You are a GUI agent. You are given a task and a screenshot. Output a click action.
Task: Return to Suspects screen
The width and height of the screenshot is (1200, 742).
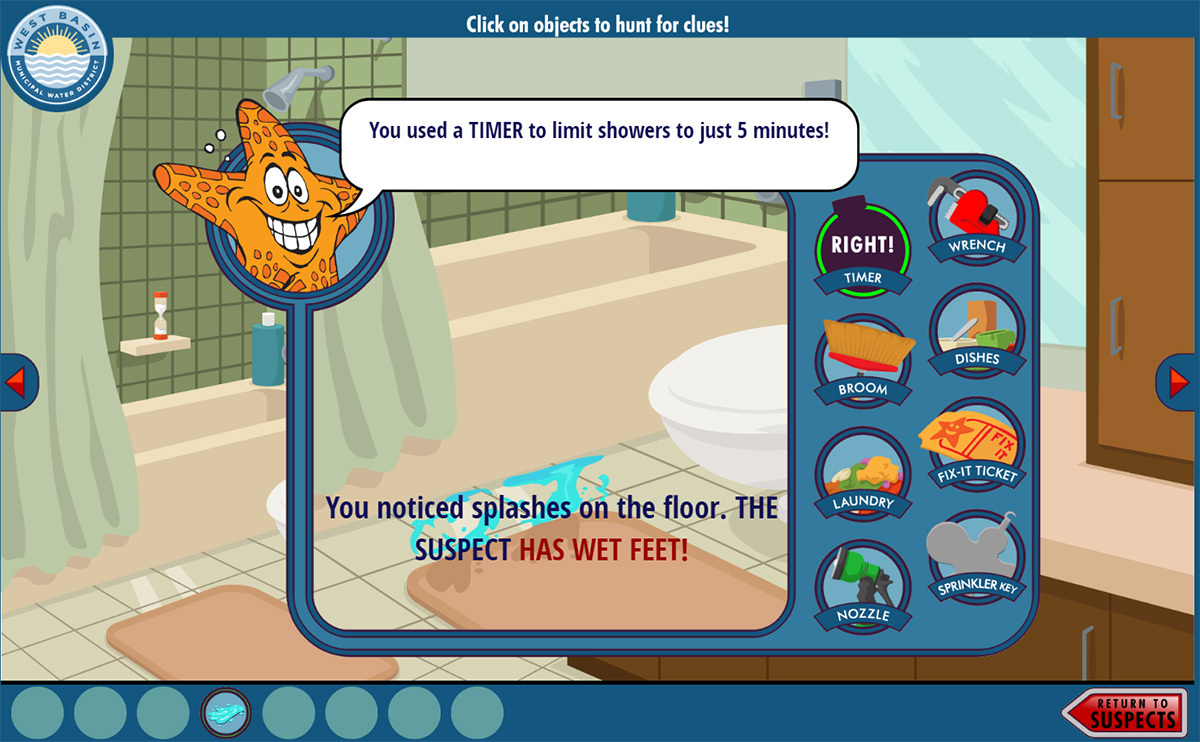click(1125, 712)
